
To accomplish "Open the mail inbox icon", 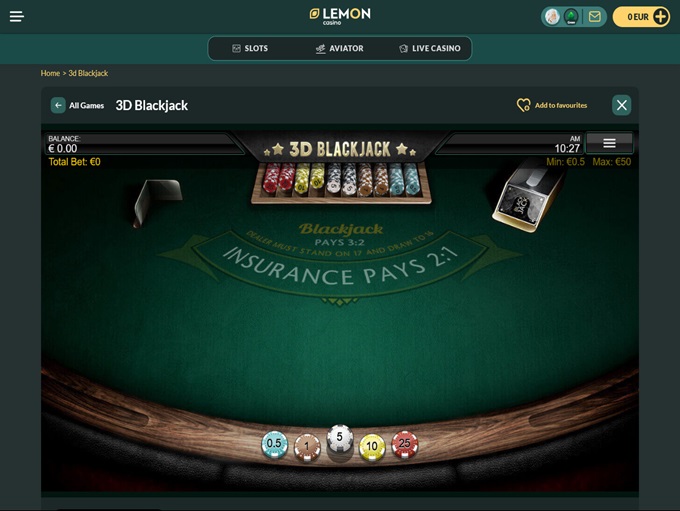I will coord(595,17).
